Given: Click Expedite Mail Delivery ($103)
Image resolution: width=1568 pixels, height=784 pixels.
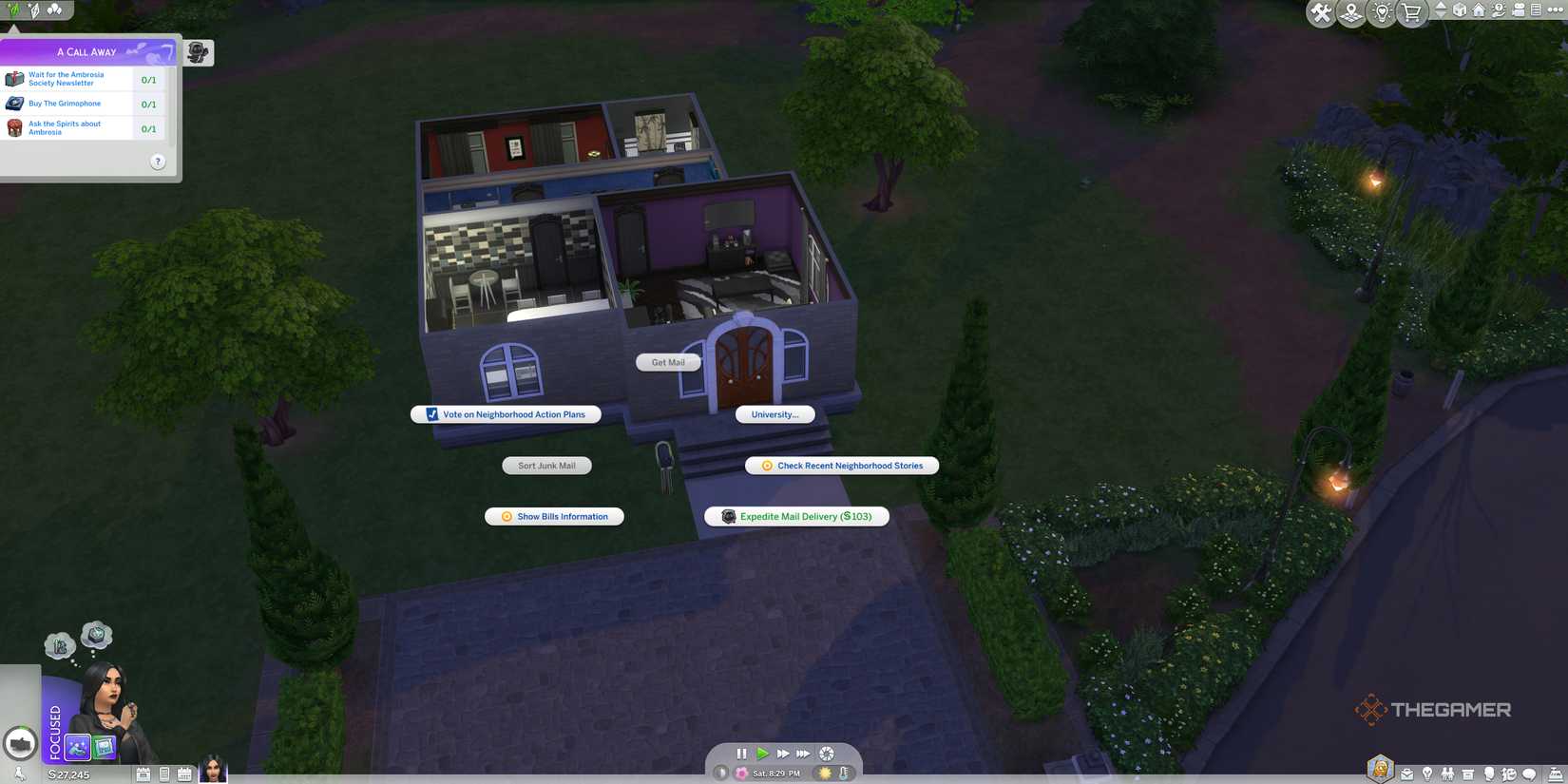Looking at the screenshot, I should coord(795,516).
